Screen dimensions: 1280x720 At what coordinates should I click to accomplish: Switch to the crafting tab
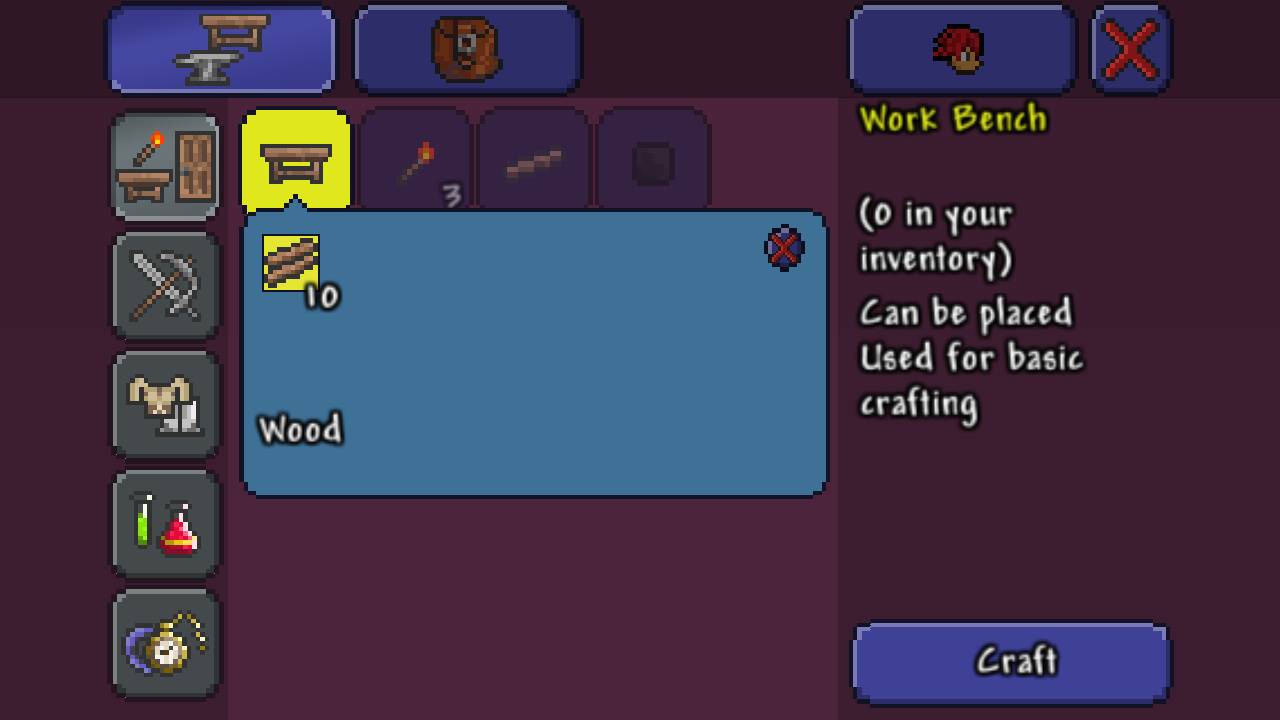(x=221, y=49)
